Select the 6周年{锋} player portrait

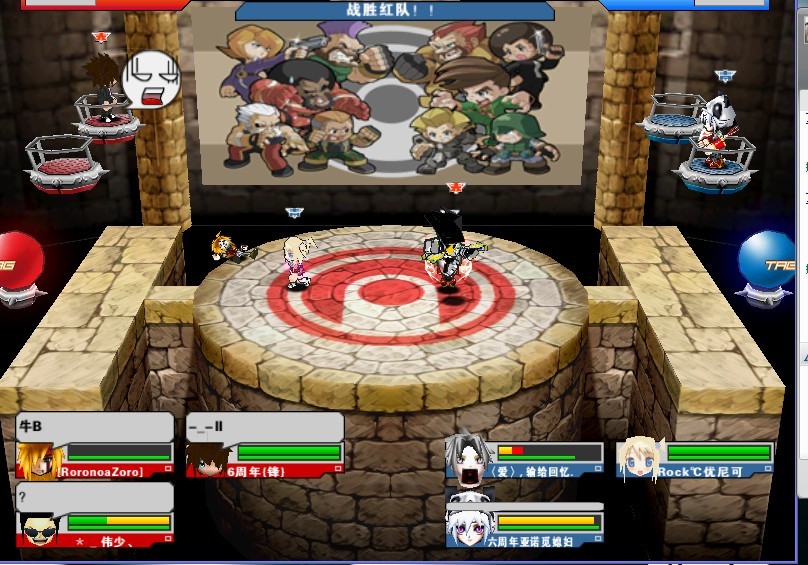[207, 459]
